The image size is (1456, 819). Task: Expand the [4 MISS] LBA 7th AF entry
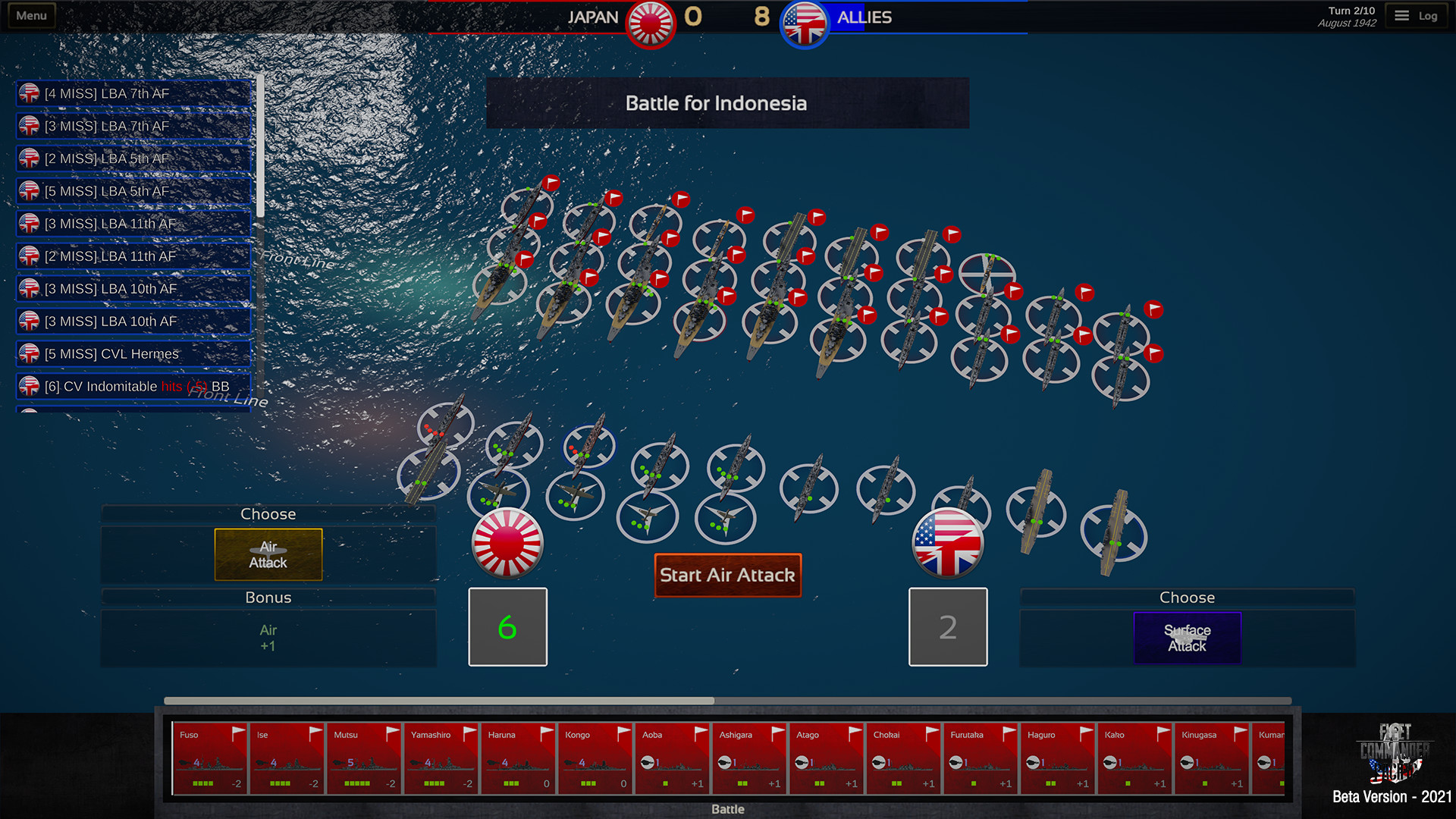pos(133,93)
